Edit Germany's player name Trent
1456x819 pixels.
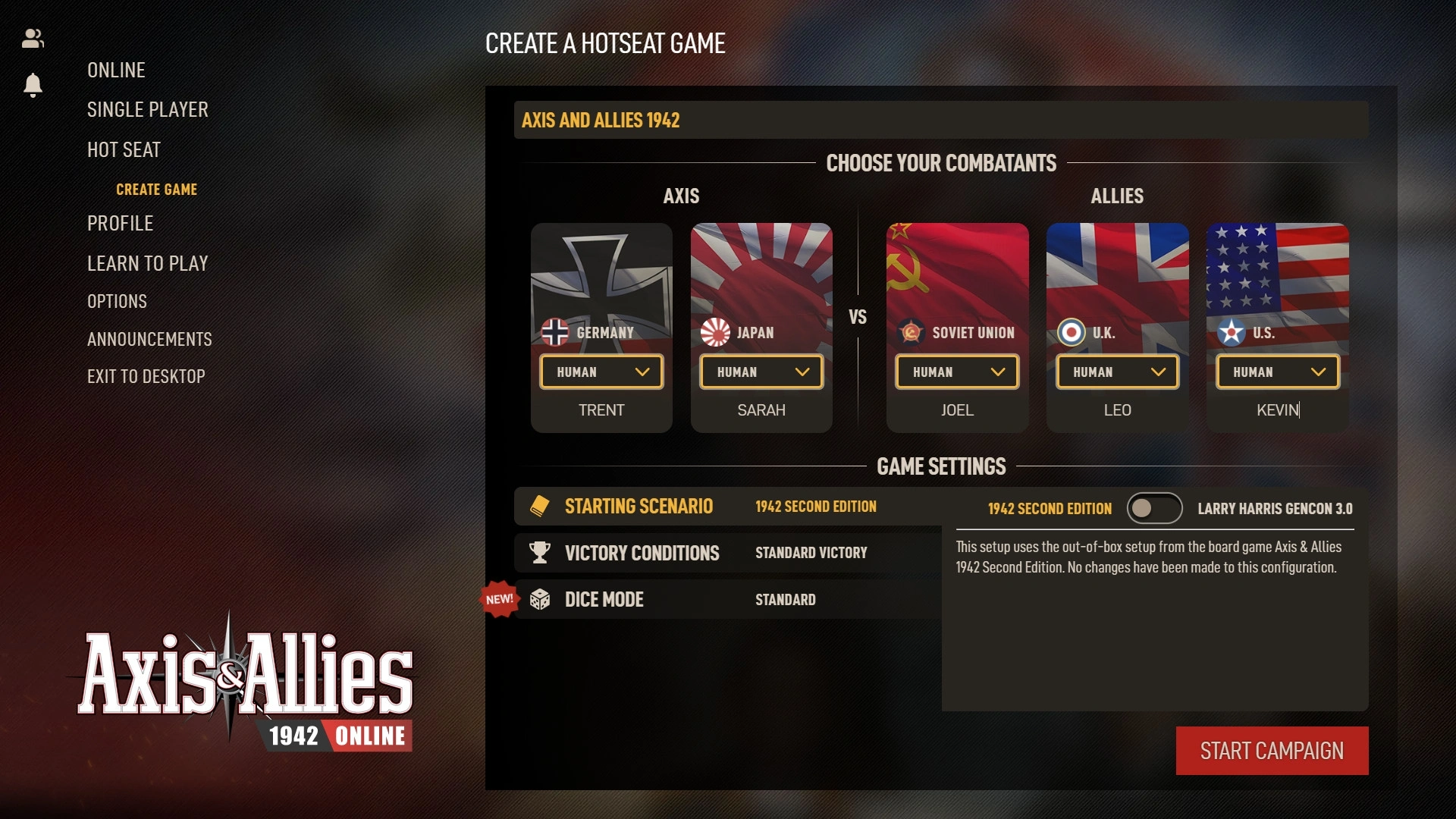[601, 410]
